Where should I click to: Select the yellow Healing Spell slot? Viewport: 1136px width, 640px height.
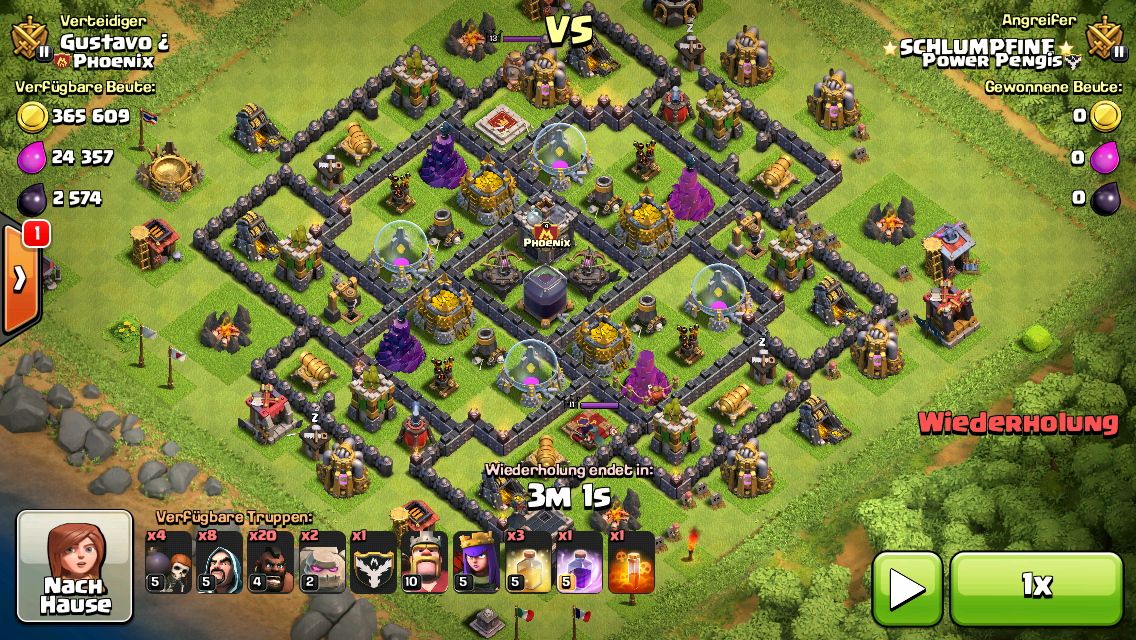coord(528,562)
